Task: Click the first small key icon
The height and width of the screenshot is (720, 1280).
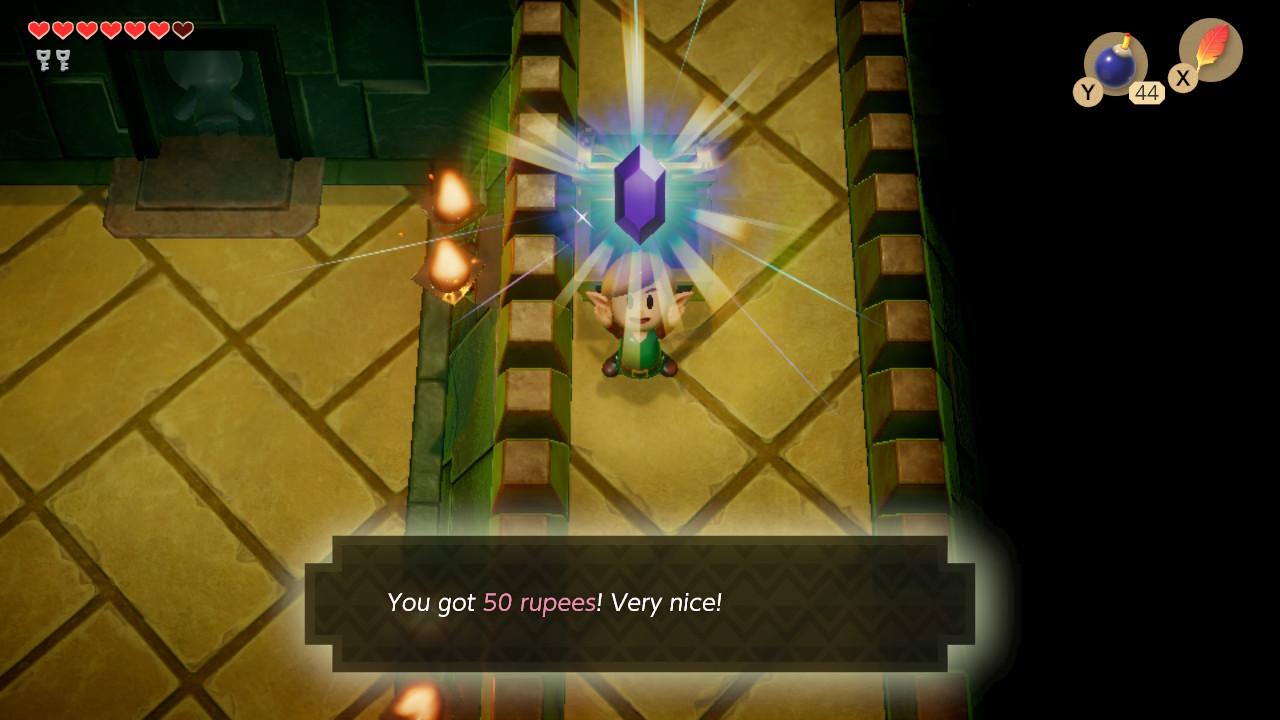Action: 42,60
